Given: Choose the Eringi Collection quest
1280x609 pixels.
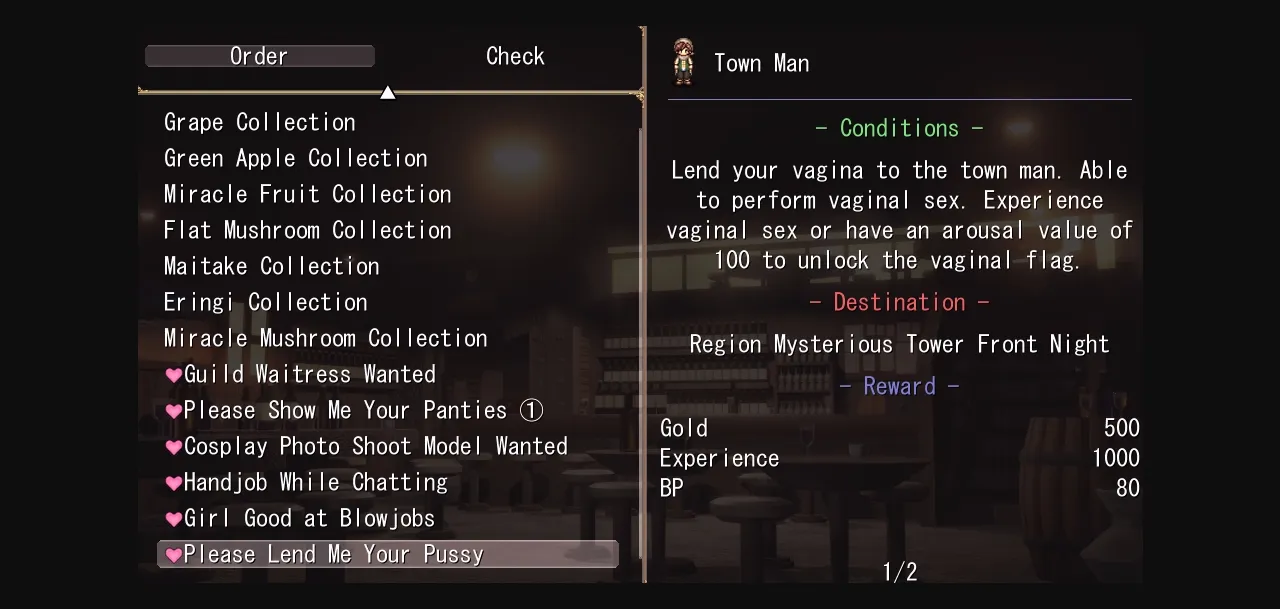Looking at the screenshot, I should click(266, 302).
